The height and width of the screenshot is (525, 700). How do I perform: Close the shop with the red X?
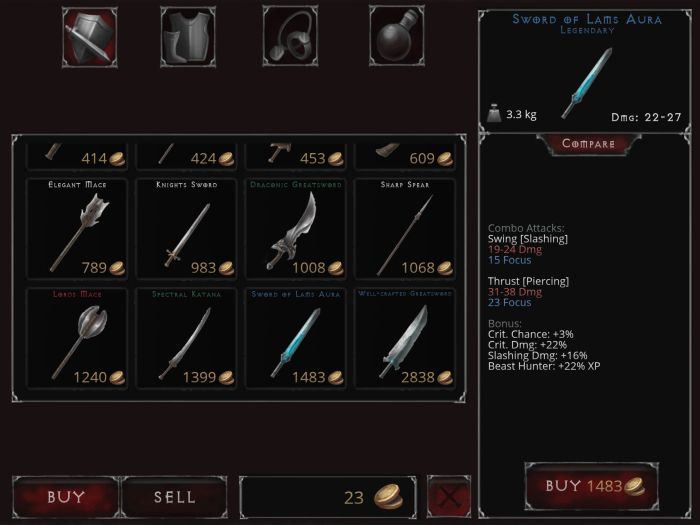[x=449, y=497]
